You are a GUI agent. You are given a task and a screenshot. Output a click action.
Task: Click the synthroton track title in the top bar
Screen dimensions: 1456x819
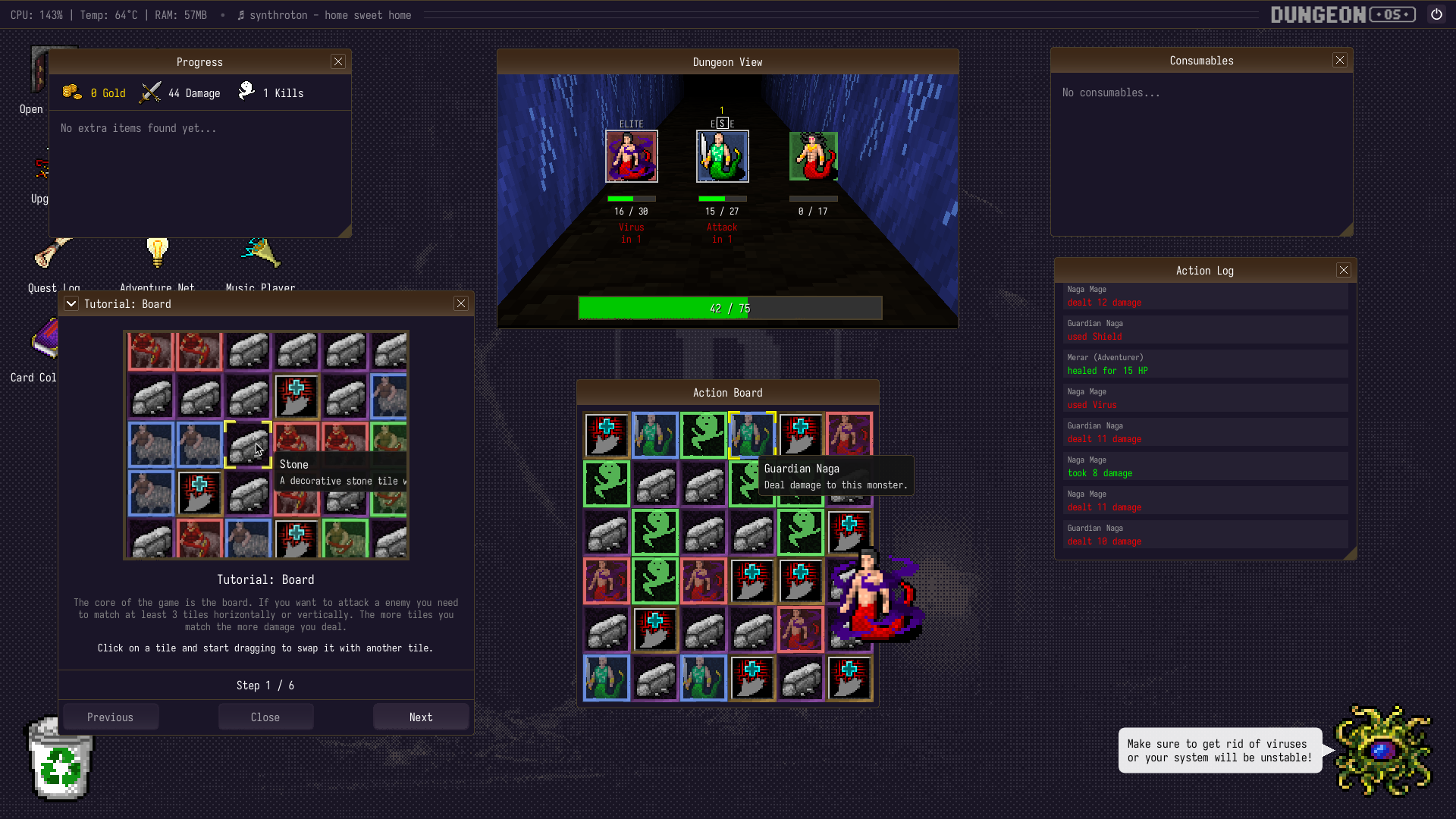pyautogui.click(x=324, y=15)
